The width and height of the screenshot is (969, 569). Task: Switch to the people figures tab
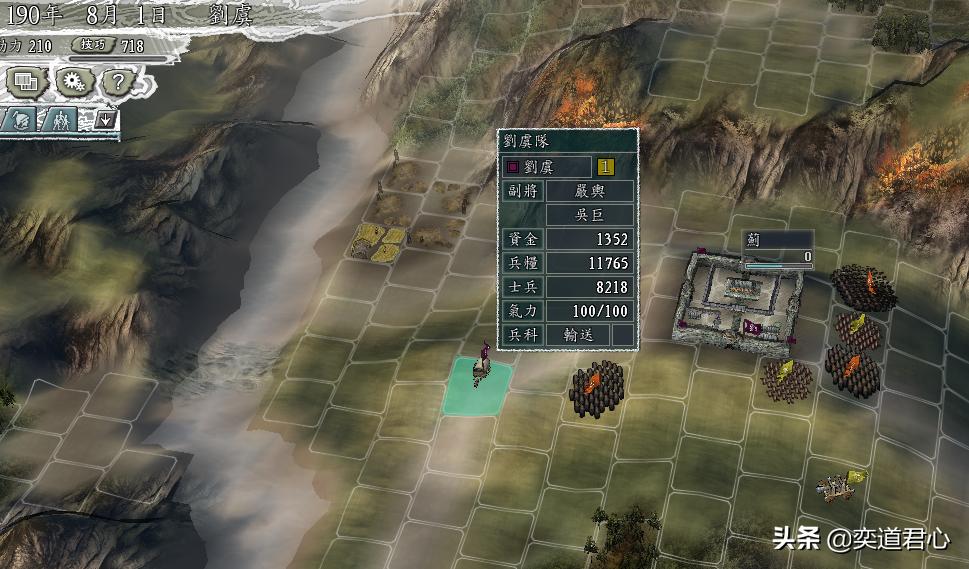[x=61, y=120]
